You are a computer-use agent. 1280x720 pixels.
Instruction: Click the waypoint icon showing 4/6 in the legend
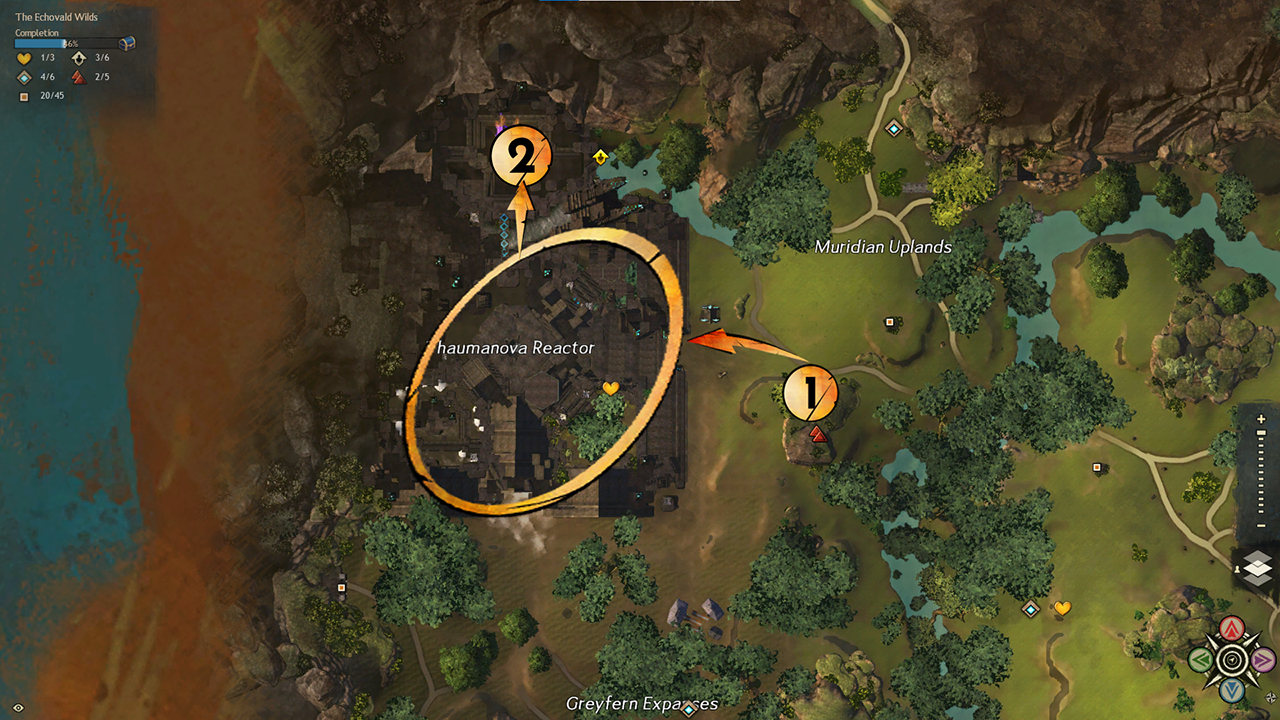click(x=24, y=77)
